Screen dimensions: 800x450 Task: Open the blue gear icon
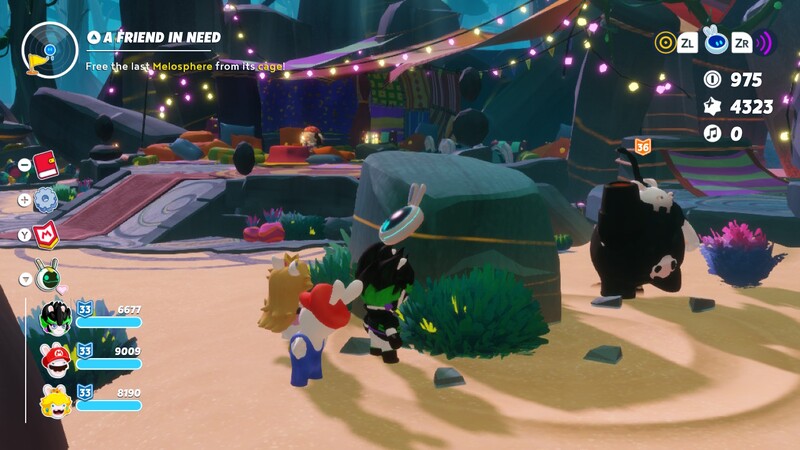point(45,199)
